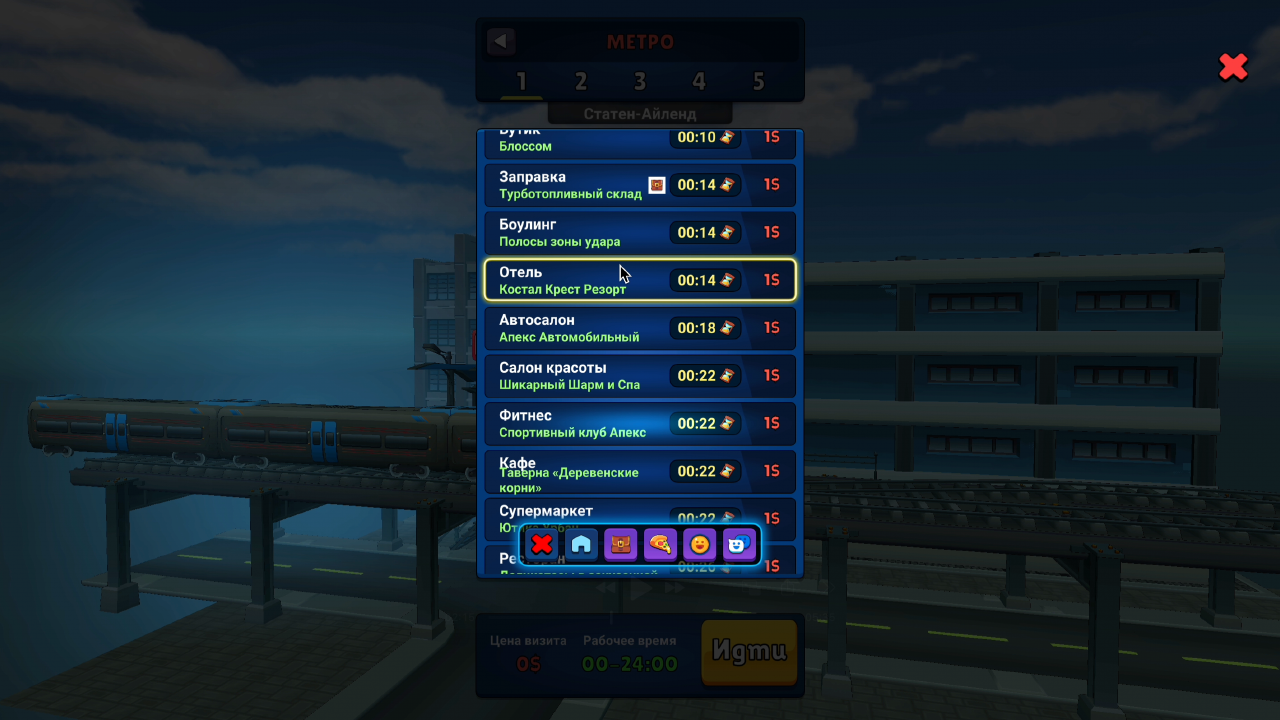
Task: Select the home filter icon
Action: click(x=580, y=544)
